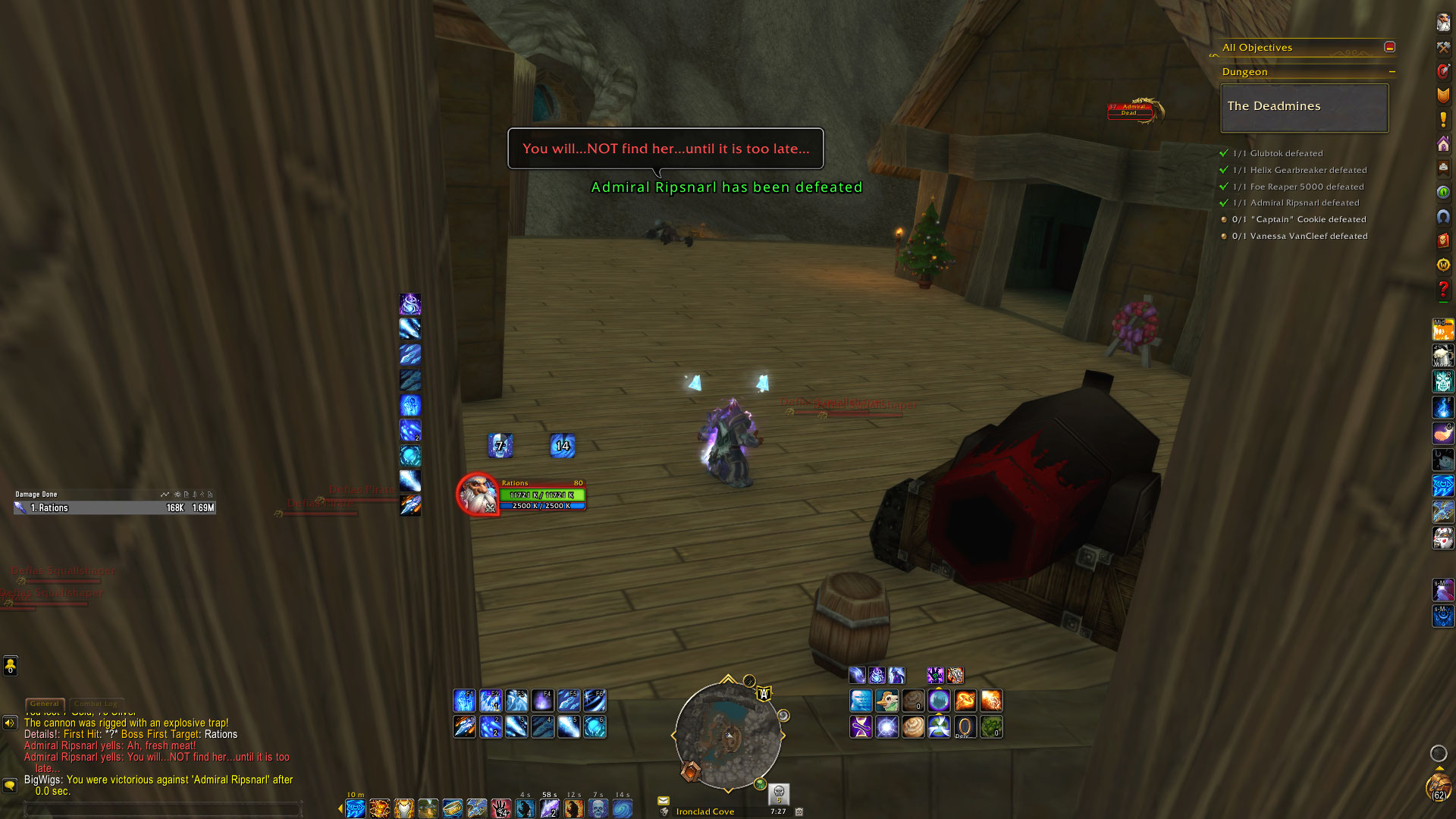Image resolution: width=1456 pixels, height=819 pixels.
Task: Open The Deadmines dungeon block
Action: coord(1304,107)
